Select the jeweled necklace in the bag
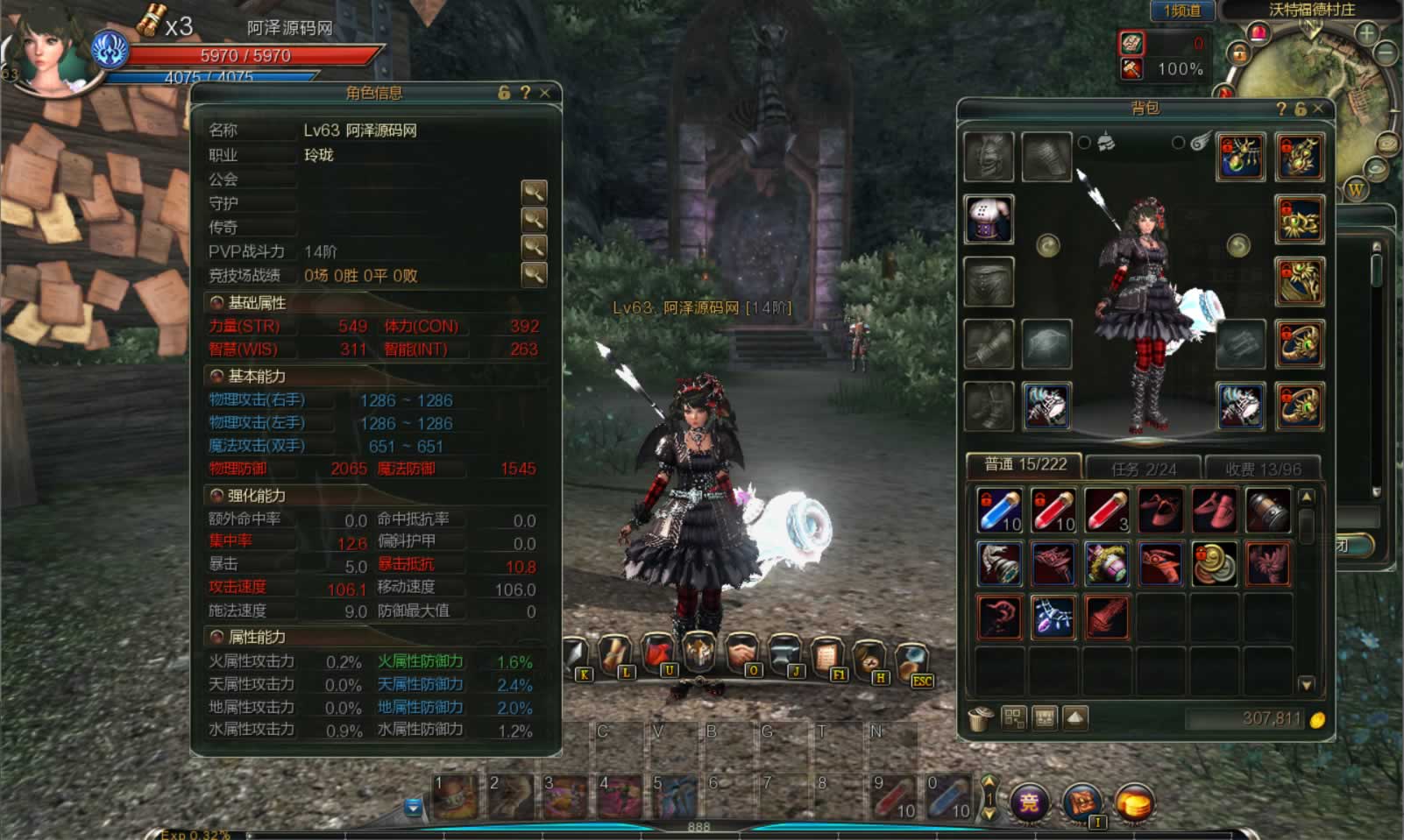The height and width of the screenshot is (840, 1404). coord(1053,617)
